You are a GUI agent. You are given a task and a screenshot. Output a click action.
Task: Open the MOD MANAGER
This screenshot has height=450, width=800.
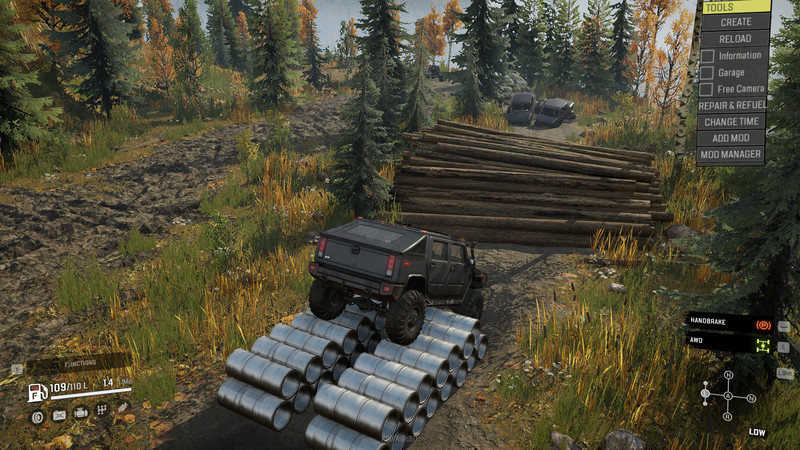[x=732, y=155]
